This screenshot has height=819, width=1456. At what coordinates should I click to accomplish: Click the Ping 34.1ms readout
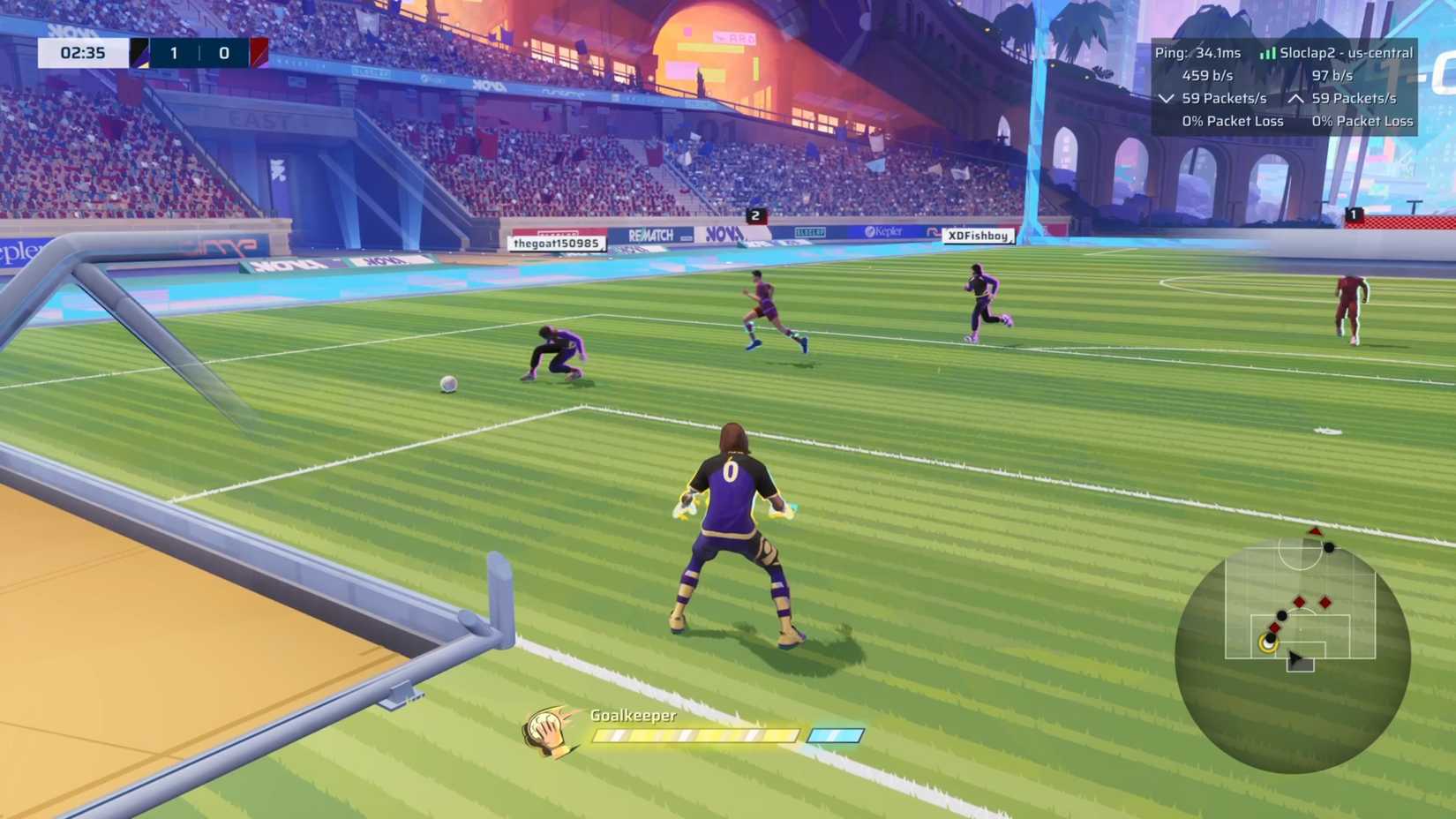1196,53
